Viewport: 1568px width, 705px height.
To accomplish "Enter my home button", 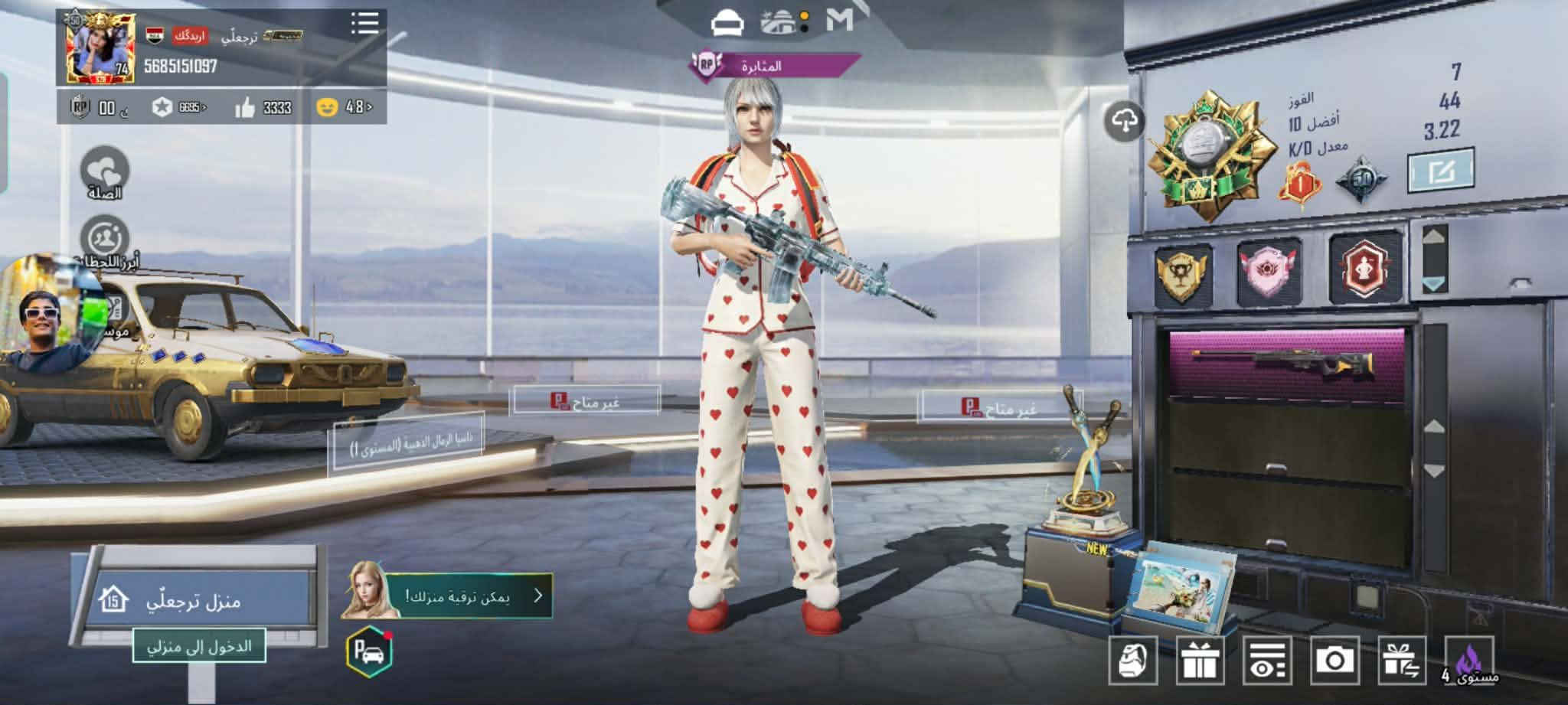I will 199,646.
